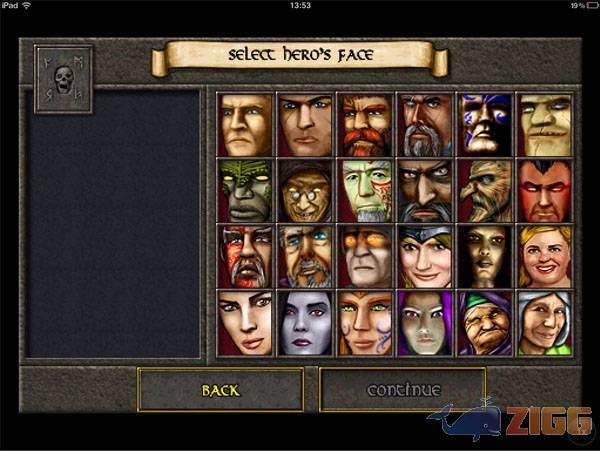
Task: Select the man with red face scars
Action: (245, 256)
